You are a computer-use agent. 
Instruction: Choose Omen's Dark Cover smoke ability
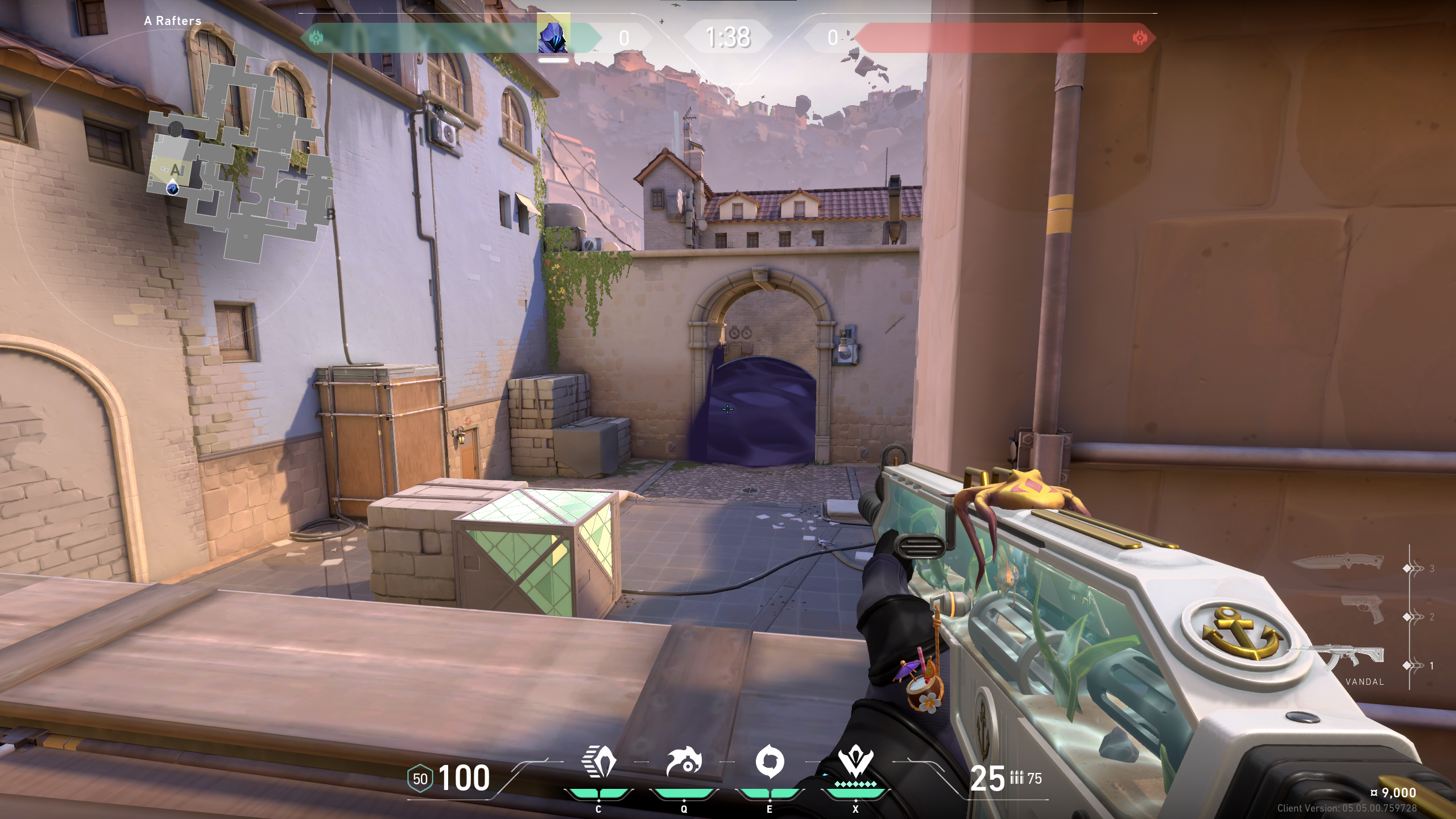[770, 762]
